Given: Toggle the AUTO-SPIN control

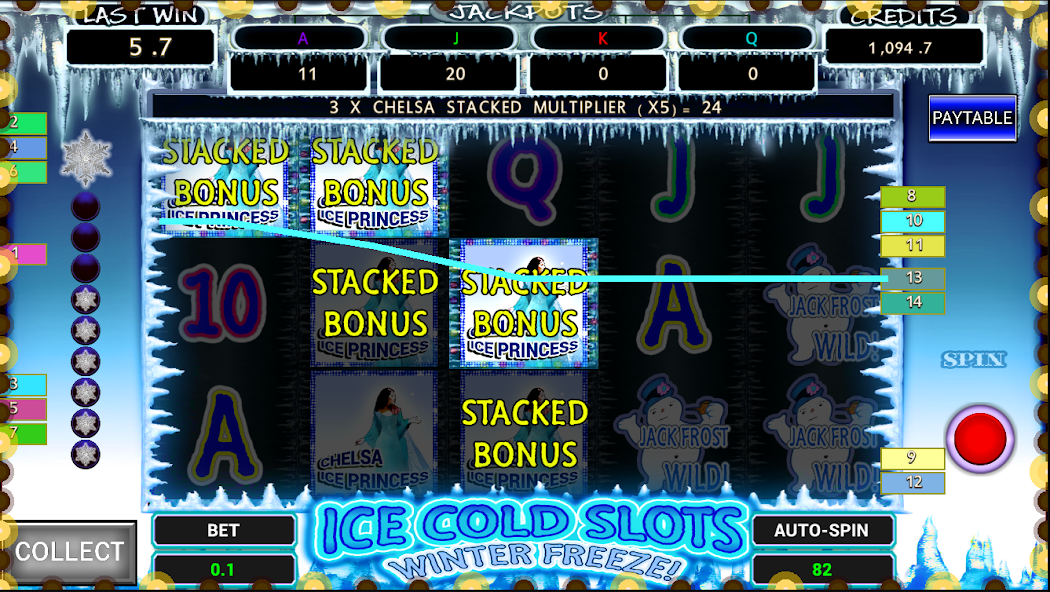Looking at the screenshot, I should [821, 531].
